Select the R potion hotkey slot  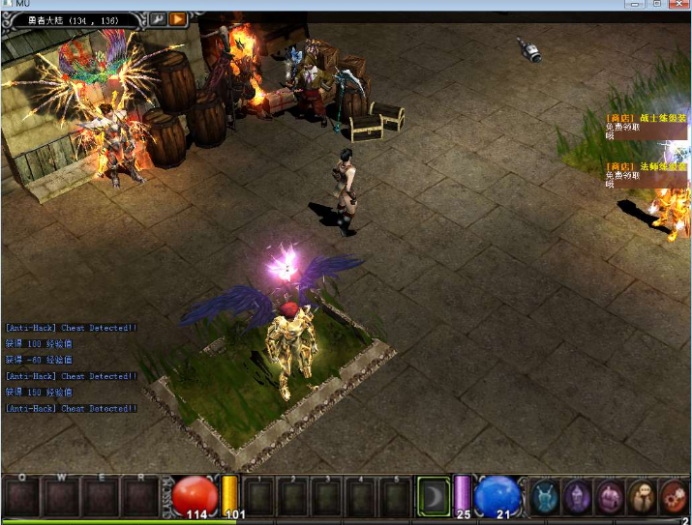click(139, 496)
